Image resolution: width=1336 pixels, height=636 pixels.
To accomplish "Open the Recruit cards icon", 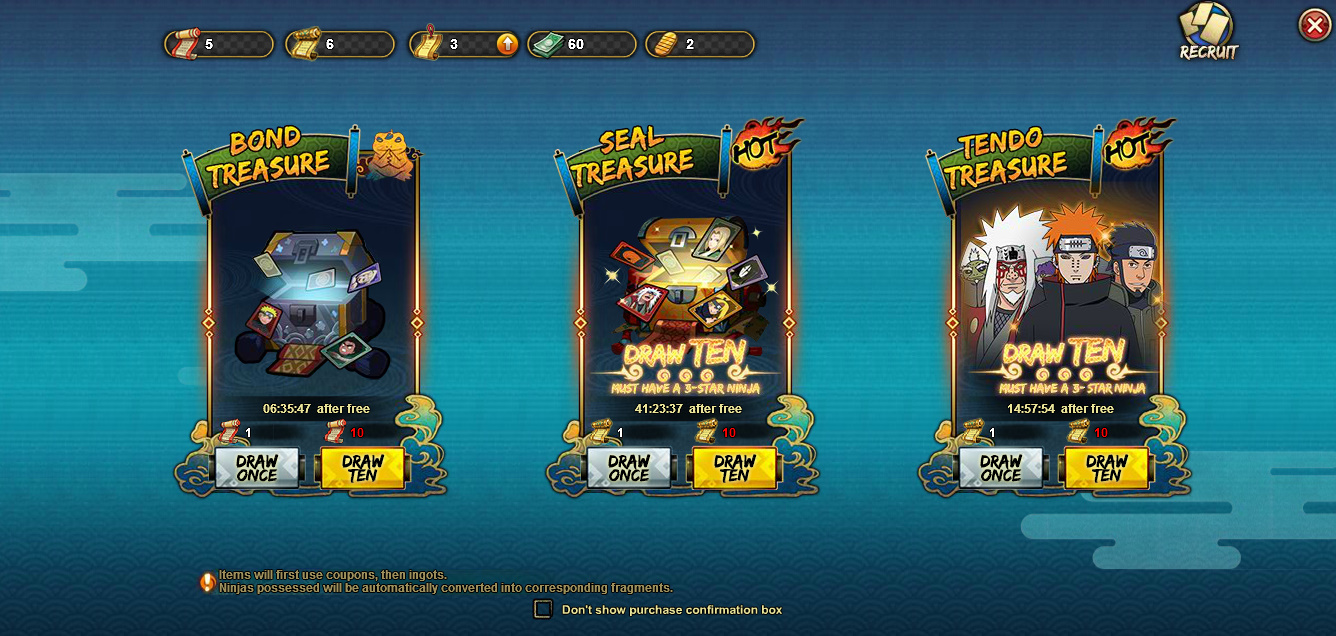I will (x=1208, y=32).
